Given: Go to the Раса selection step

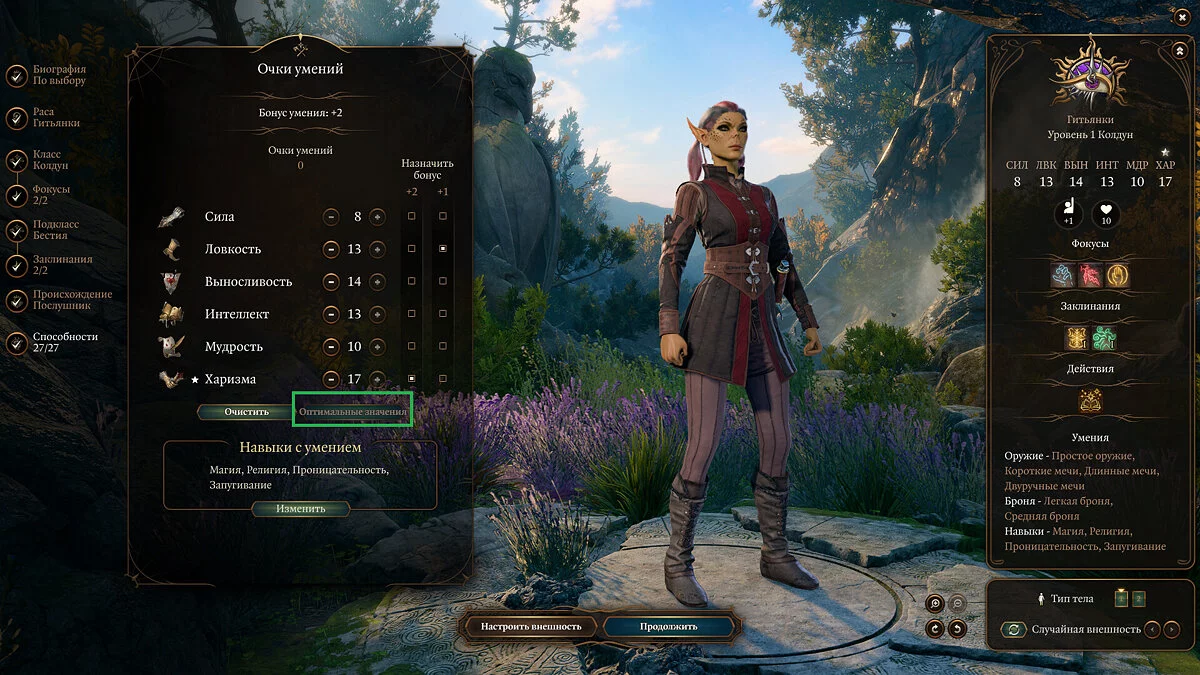Looking at the screenshot, I should click(17, 118).
